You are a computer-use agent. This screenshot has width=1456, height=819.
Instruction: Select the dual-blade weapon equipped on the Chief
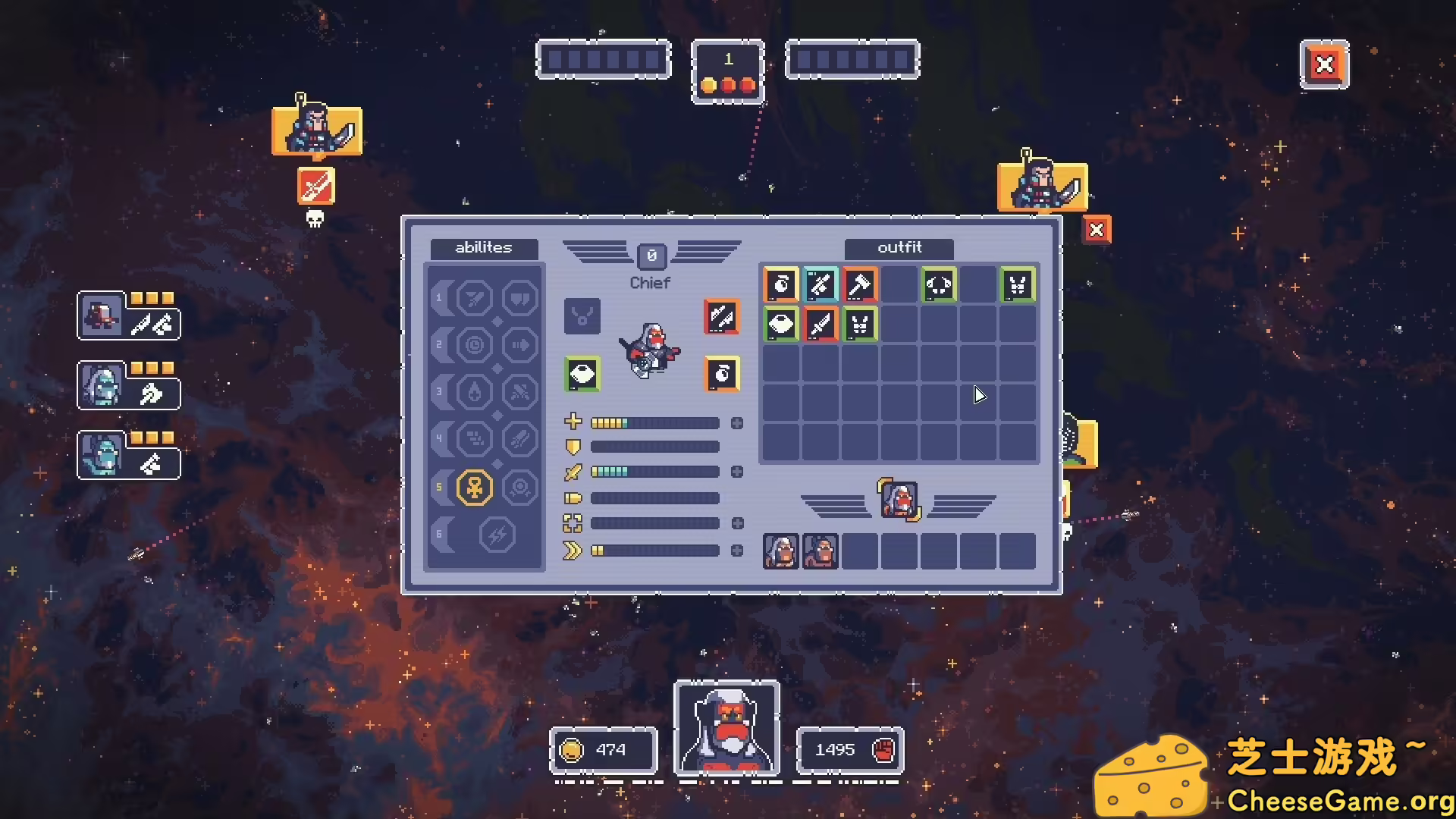point(720,316)
